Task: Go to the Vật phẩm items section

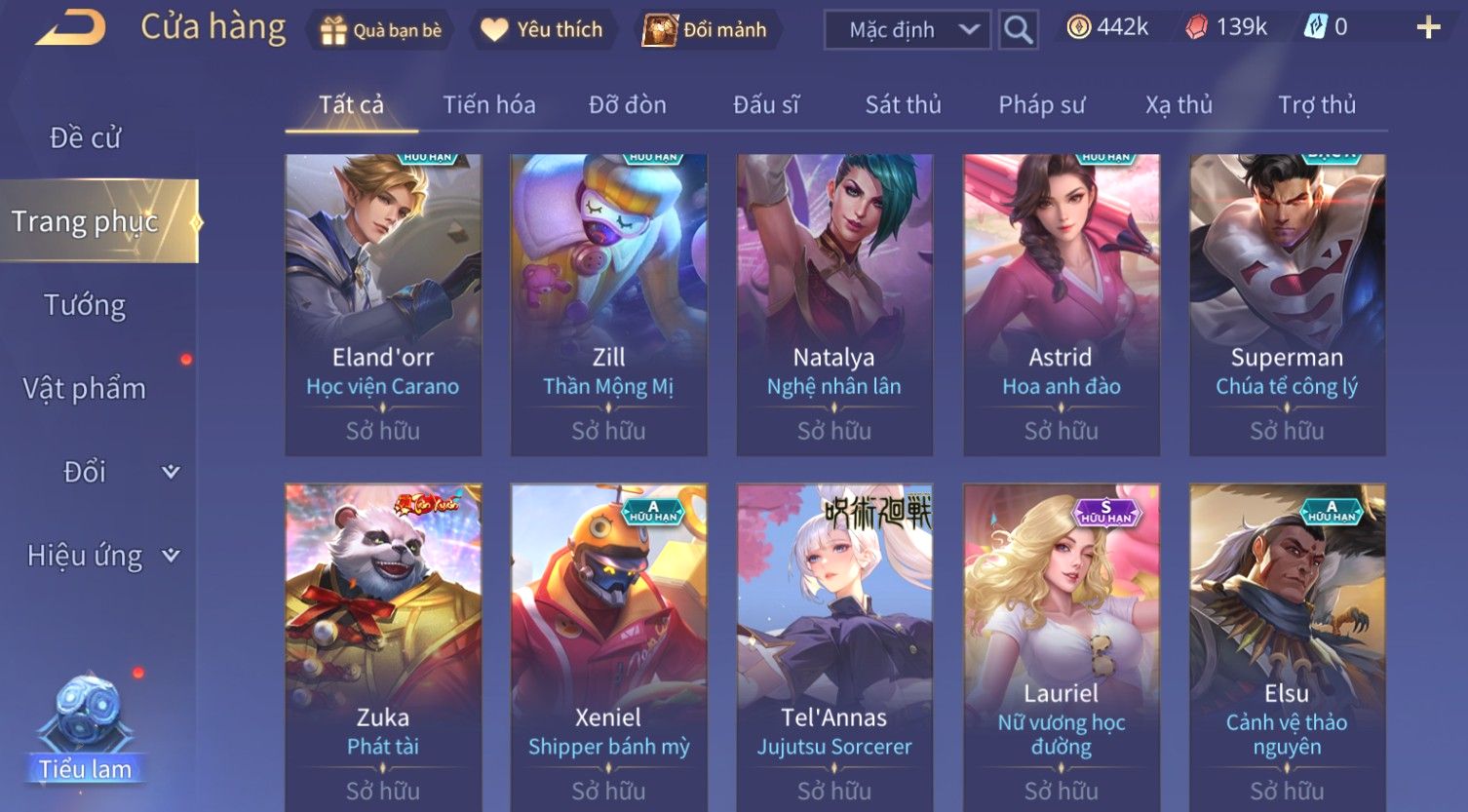Action: [85, 389]
